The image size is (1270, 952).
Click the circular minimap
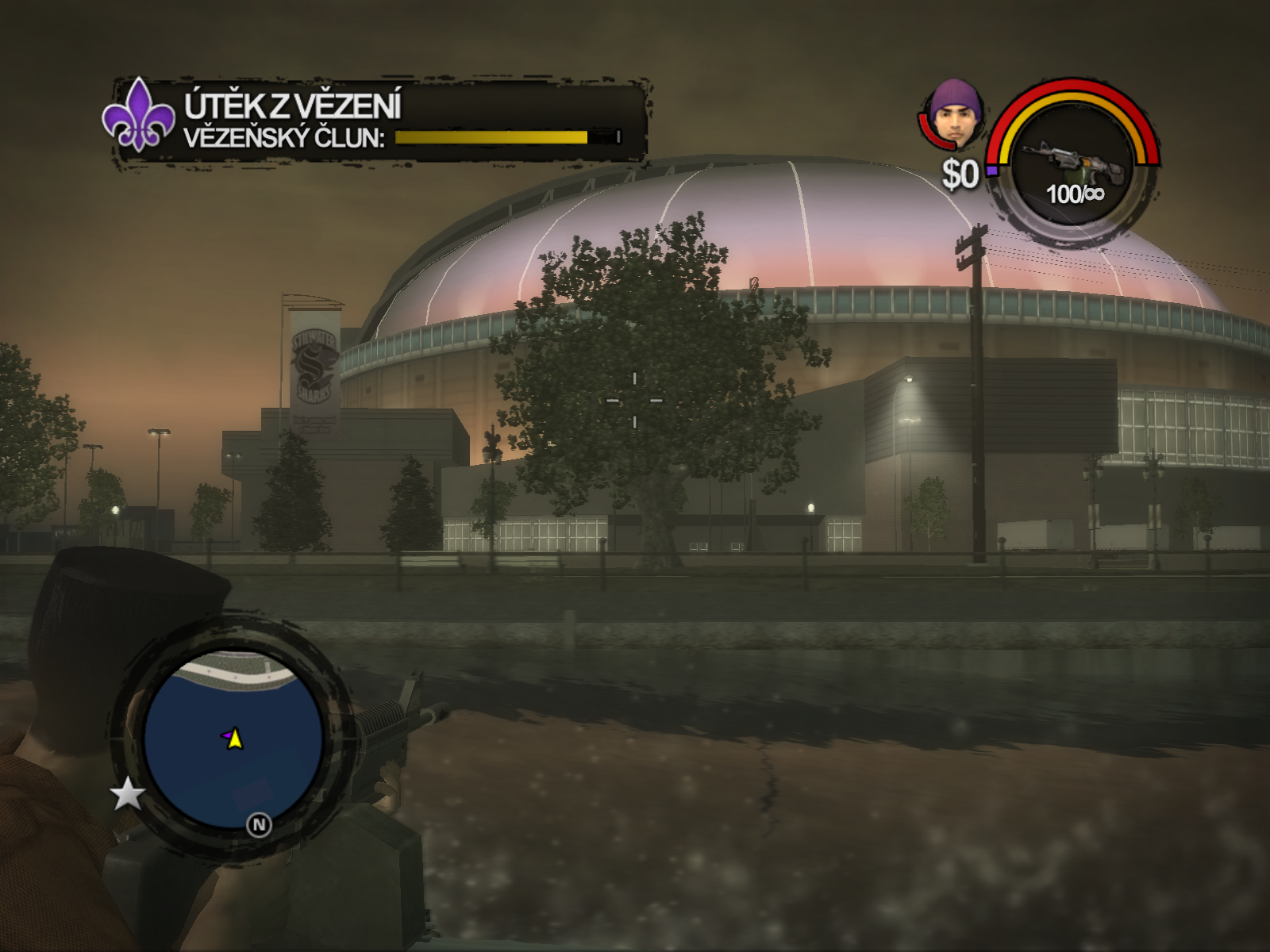pyautogui.click(x=233, y=739)
